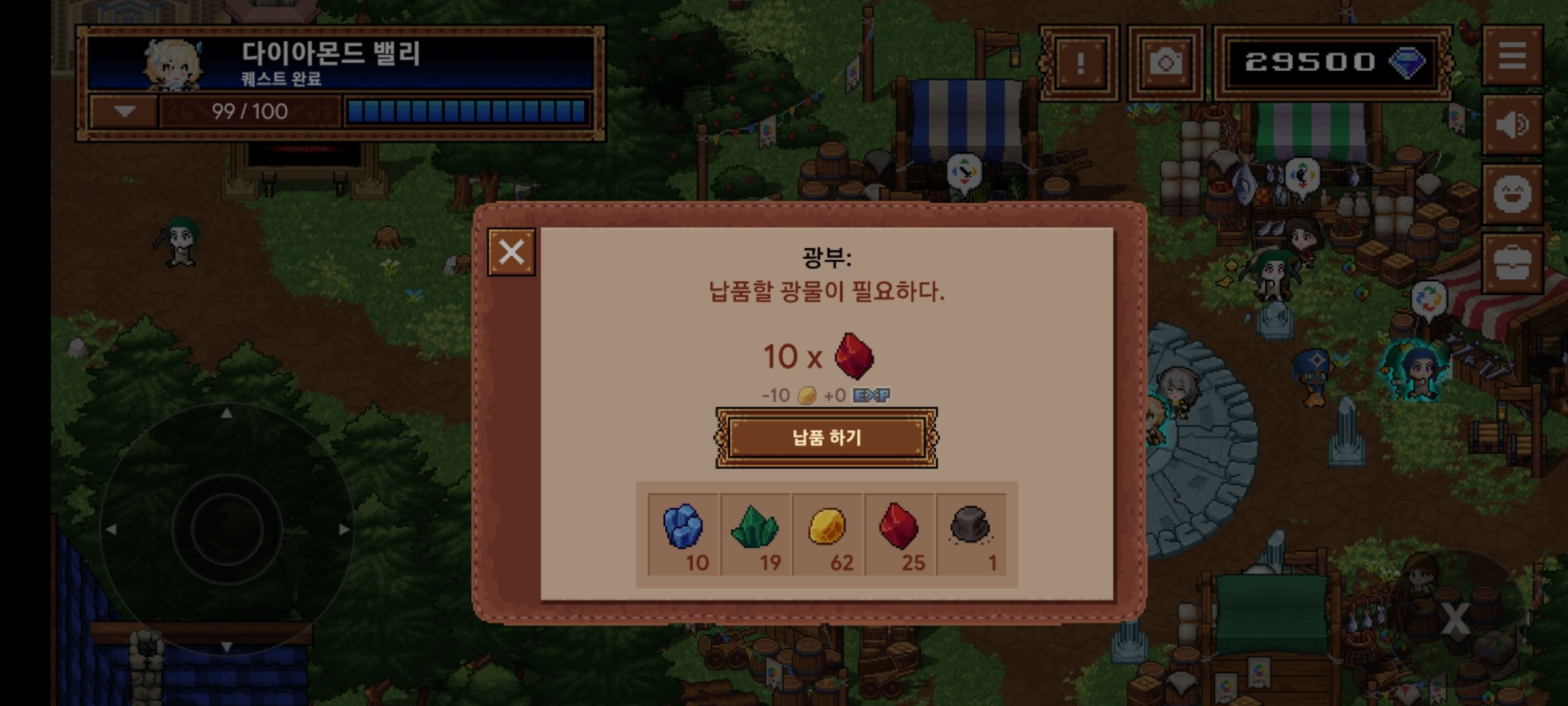Open the camera screenshot button
Viewport: 1568px width, 706px height.
(1166, 63)
